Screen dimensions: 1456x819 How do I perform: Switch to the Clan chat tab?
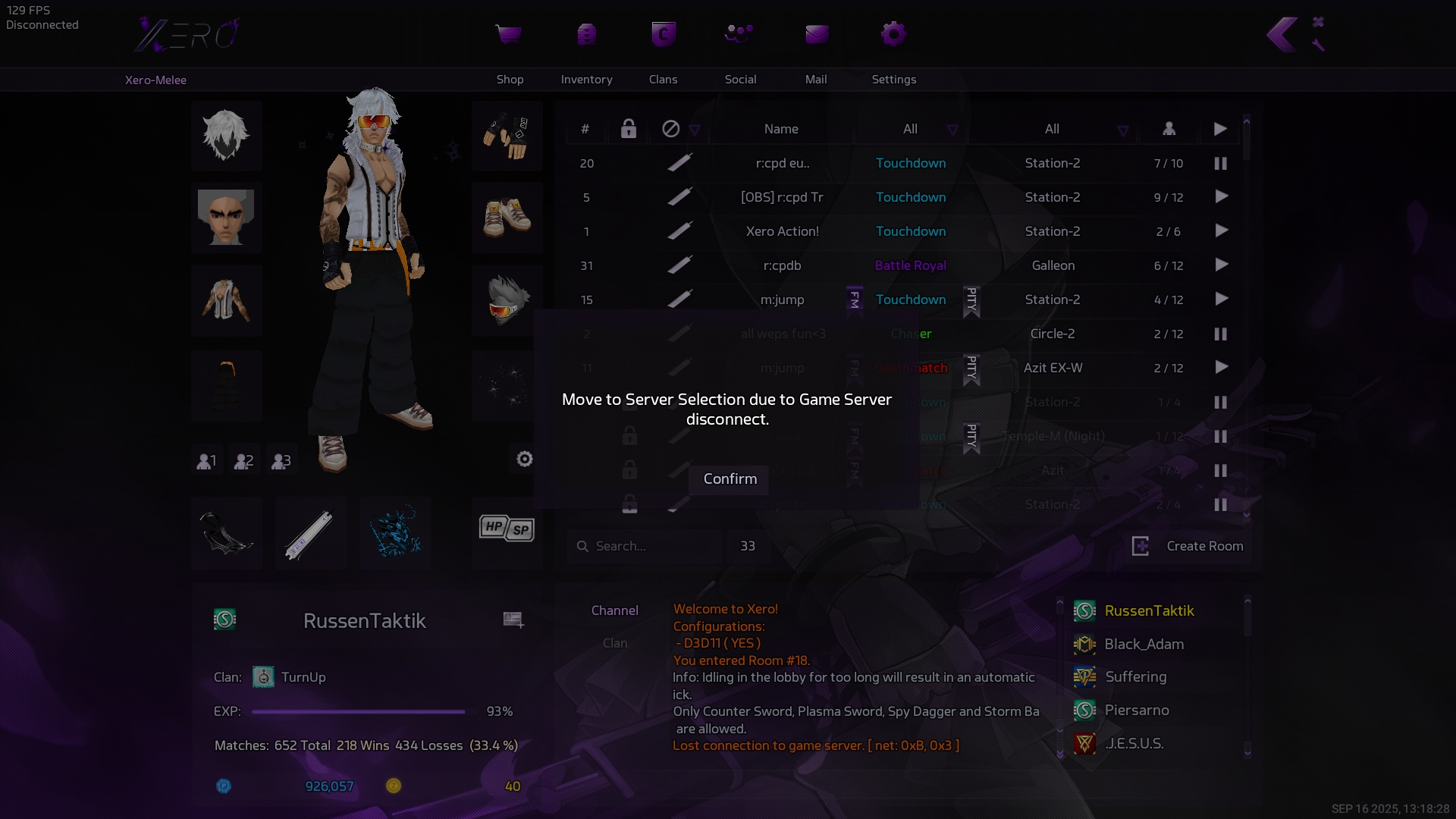(614, 643)
